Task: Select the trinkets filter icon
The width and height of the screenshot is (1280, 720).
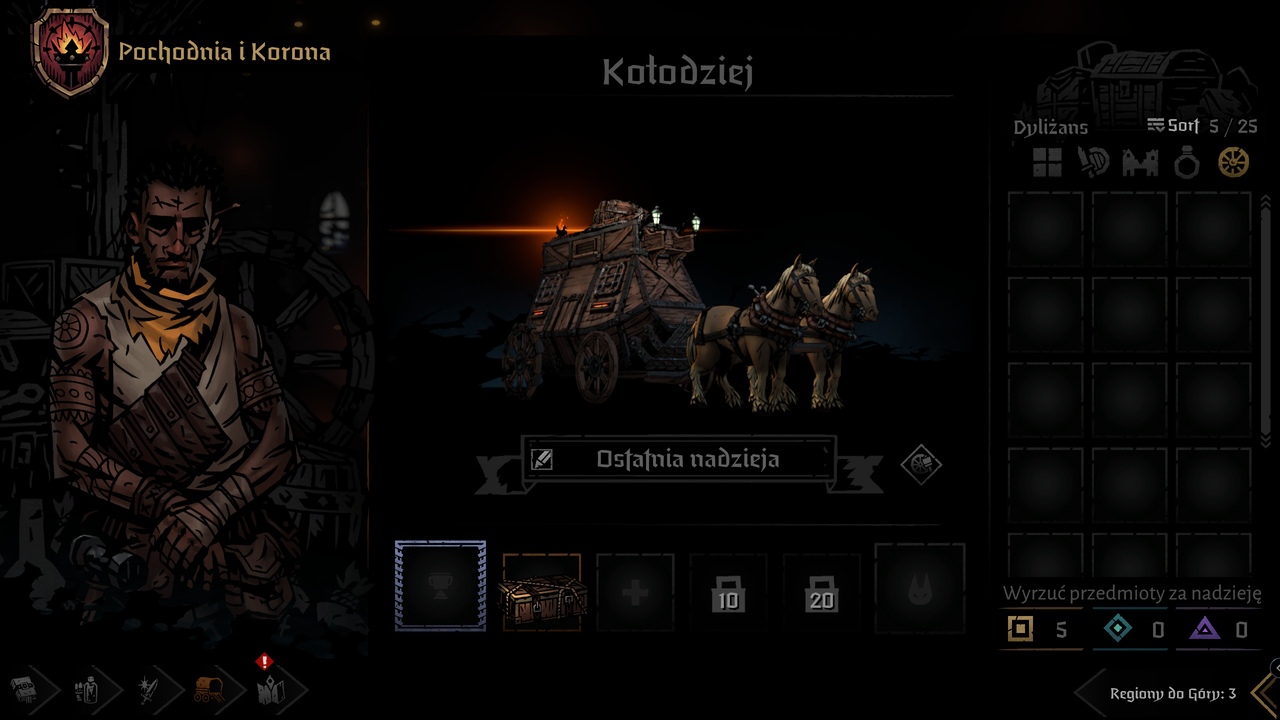Action: pos(1186,163)
